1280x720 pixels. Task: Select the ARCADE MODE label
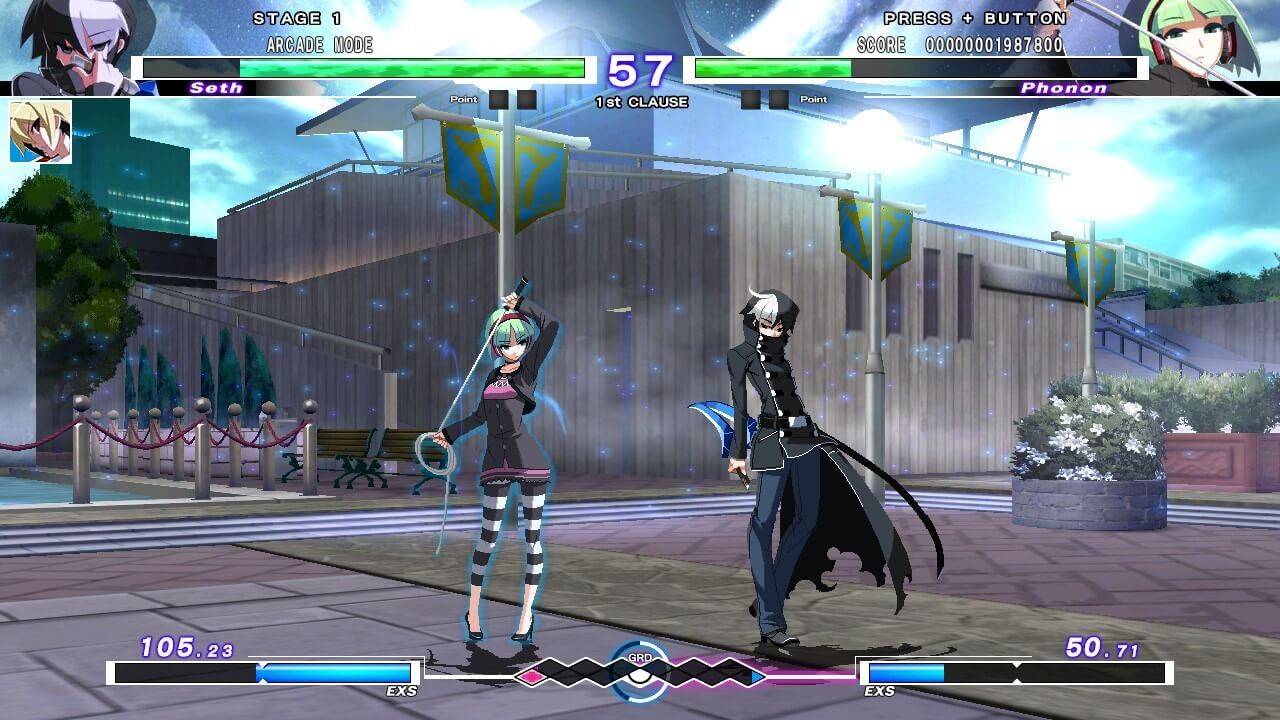tap(318, 45)
